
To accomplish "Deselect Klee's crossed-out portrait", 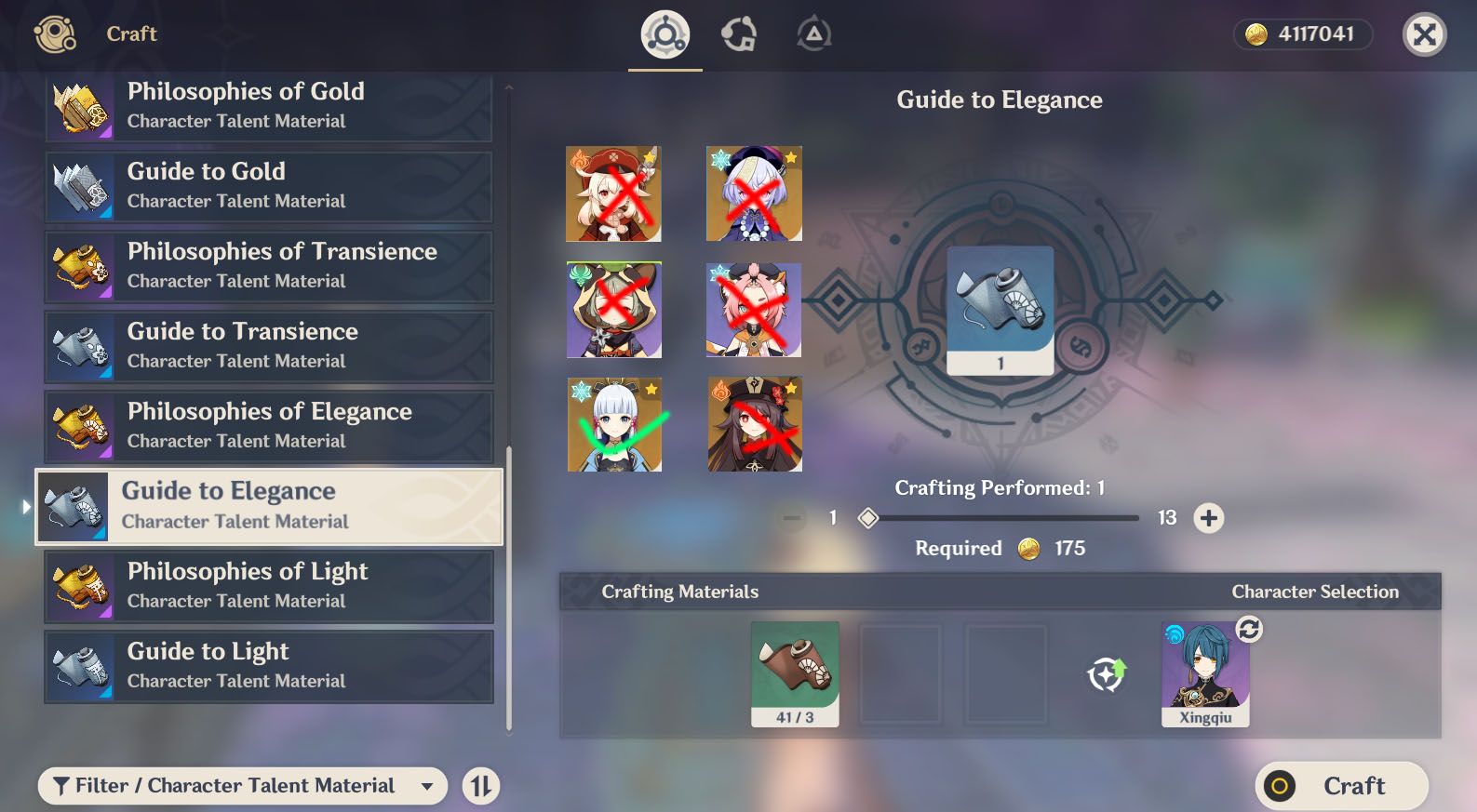I will (x=614, y=193).
